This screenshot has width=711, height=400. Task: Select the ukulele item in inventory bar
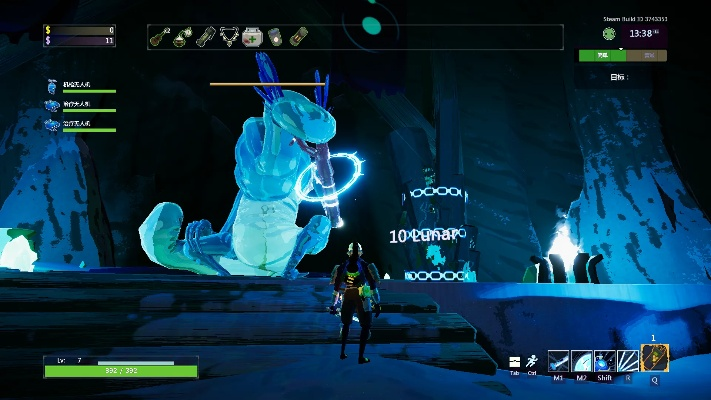[158, 37]
